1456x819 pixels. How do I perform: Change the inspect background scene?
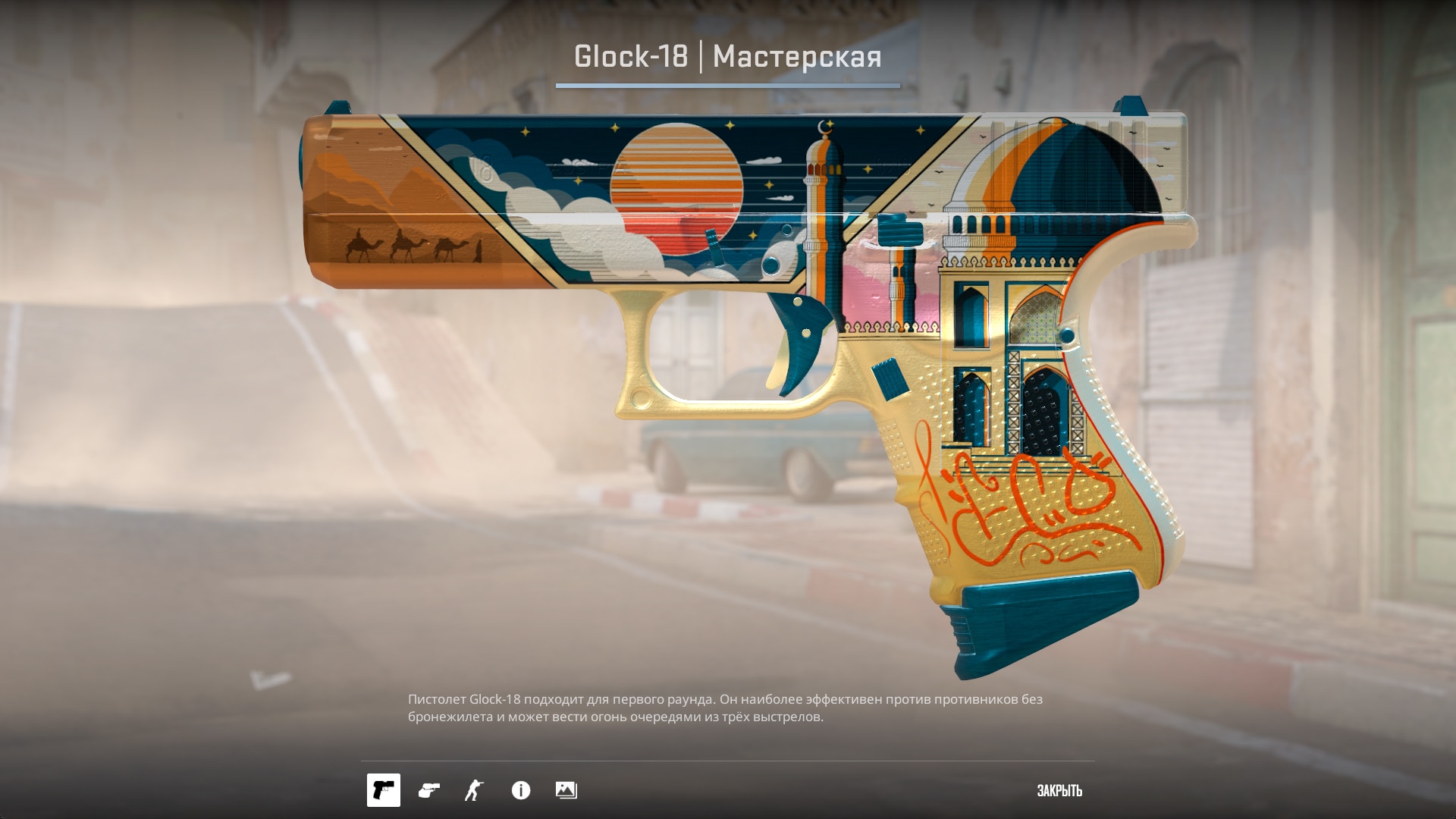click(566, 790)
